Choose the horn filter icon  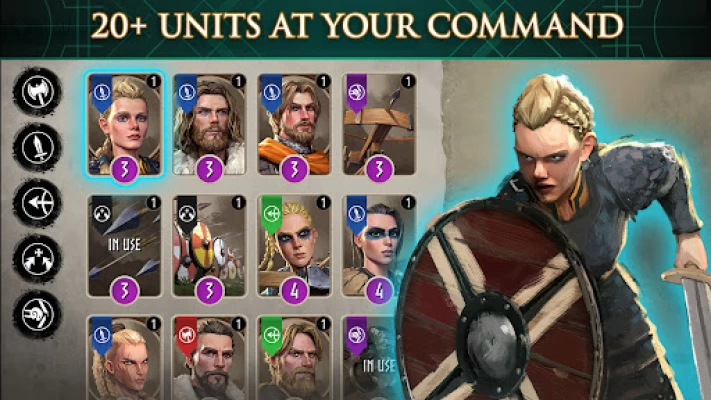point(35,313)
